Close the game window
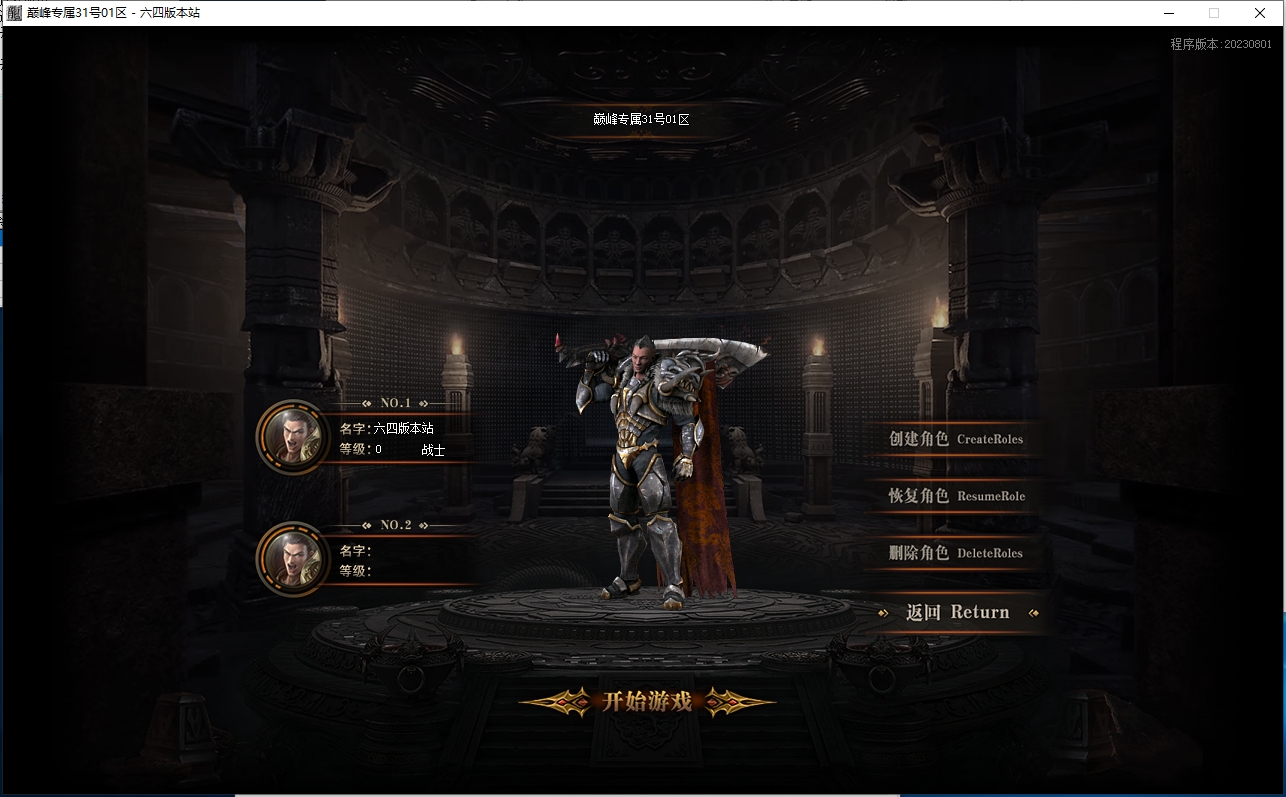The width and height of the screenshot is (1286, 797). pos(1260,13)
